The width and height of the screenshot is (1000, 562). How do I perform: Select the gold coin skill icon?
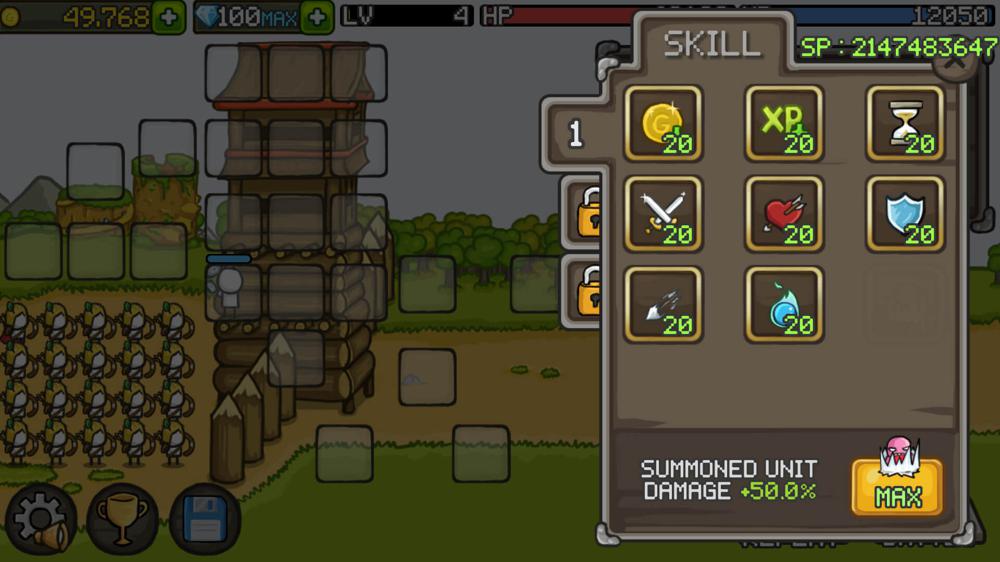coord(663,123)
